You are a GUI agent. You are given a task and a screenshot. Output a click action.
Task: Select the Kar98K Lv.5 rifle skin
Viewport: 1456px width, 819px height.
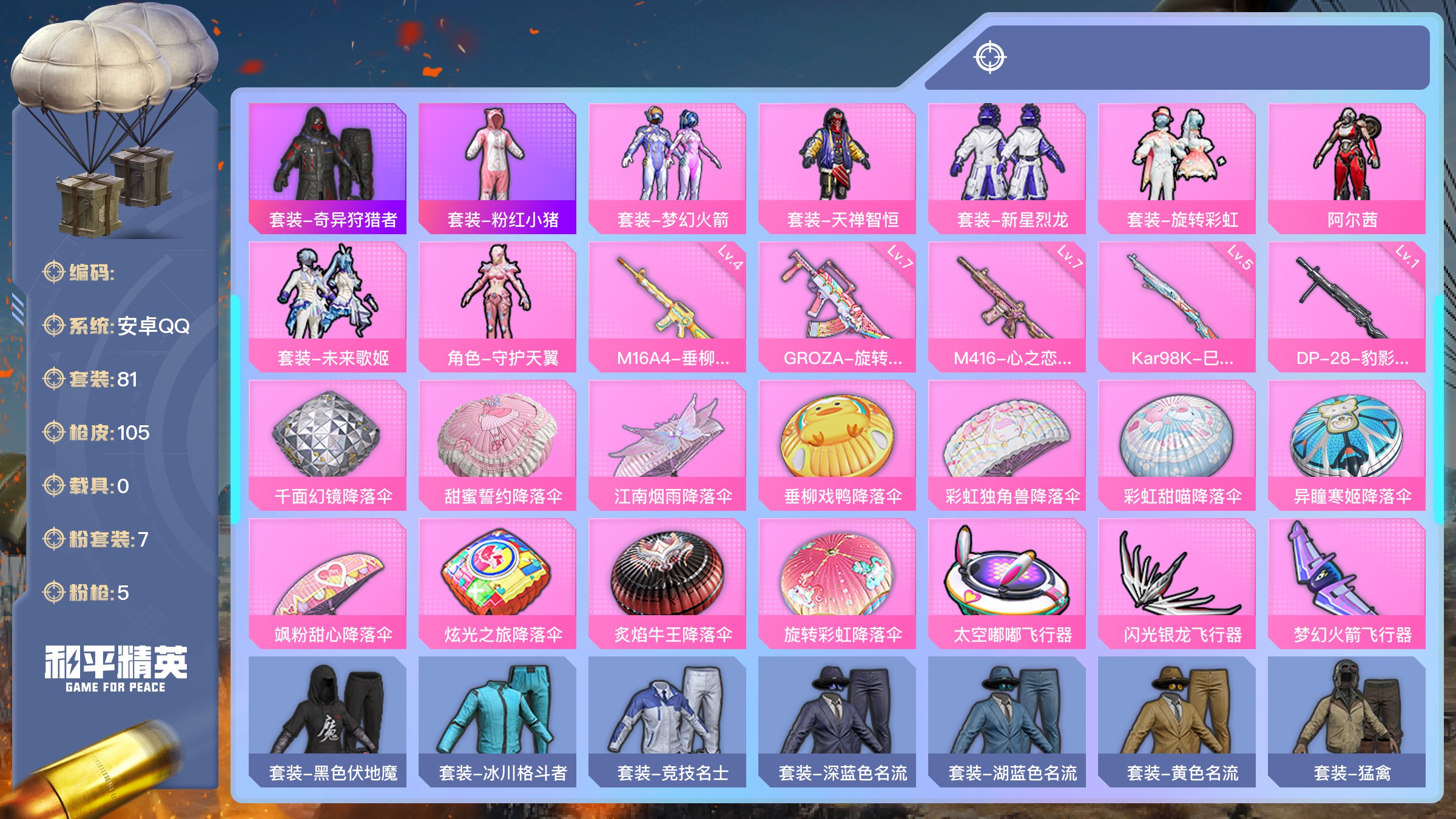[x=1177, y=306]
